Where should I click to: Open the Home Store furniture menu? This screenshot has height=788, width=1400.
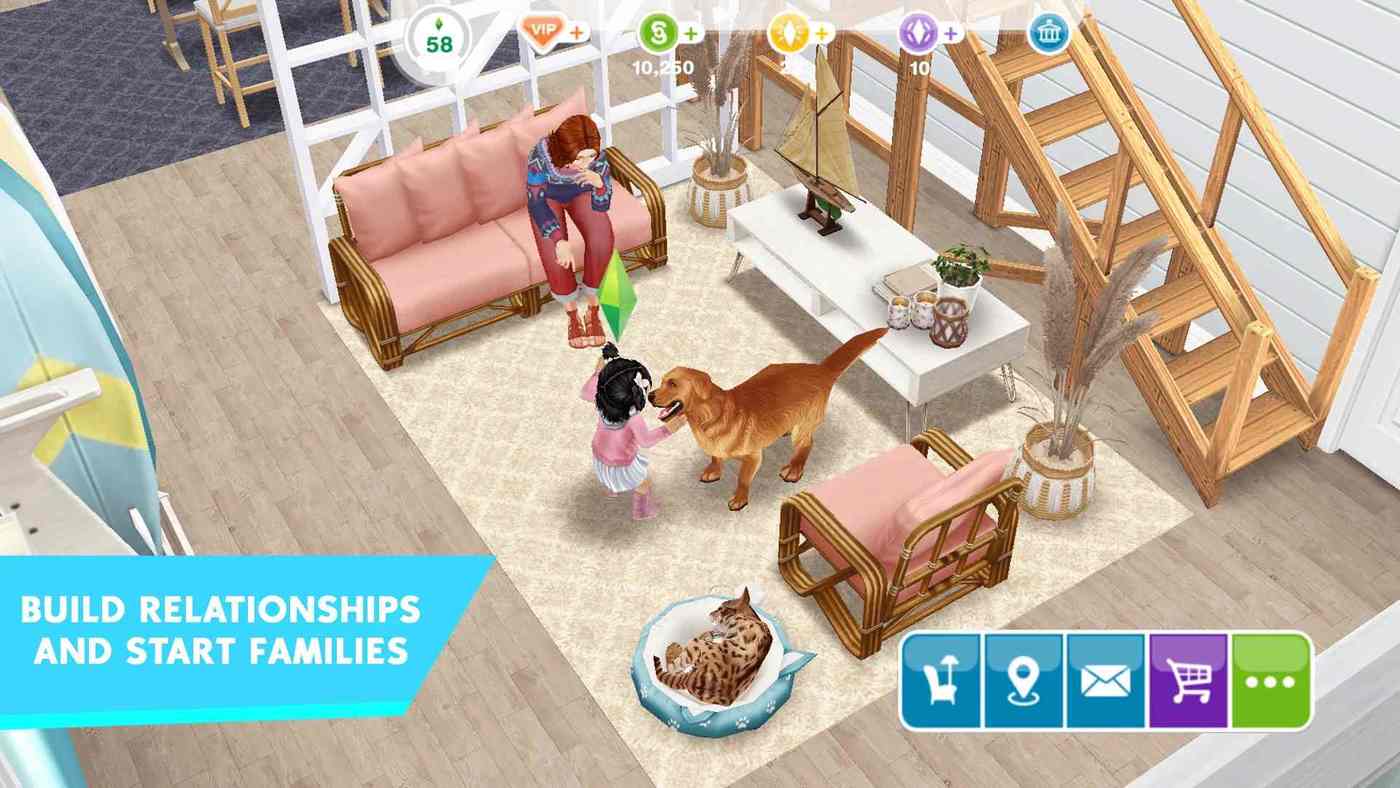coord(940,683)
